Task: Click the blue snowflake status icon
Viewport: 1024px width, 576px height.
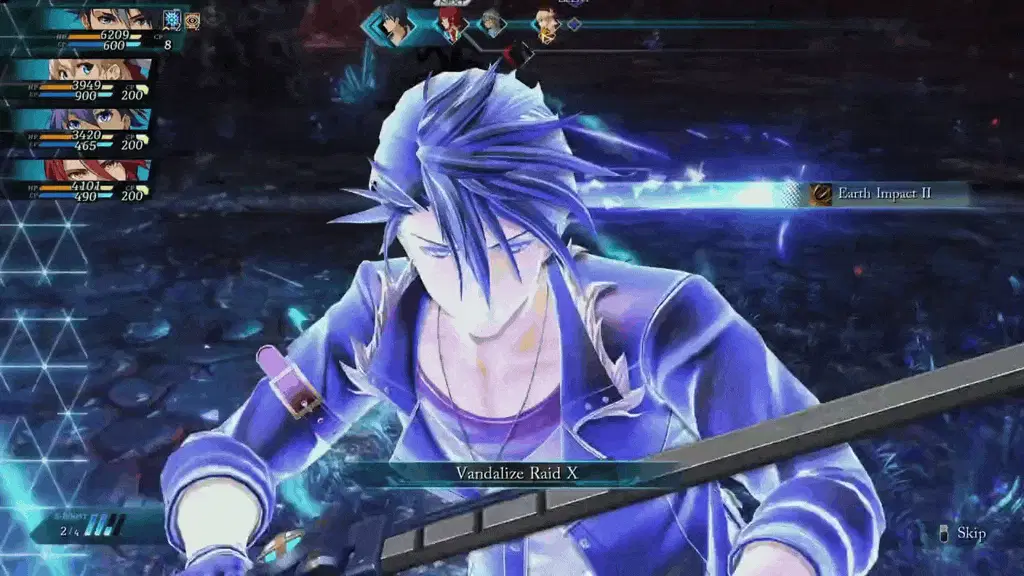Action: pos(172,20)
